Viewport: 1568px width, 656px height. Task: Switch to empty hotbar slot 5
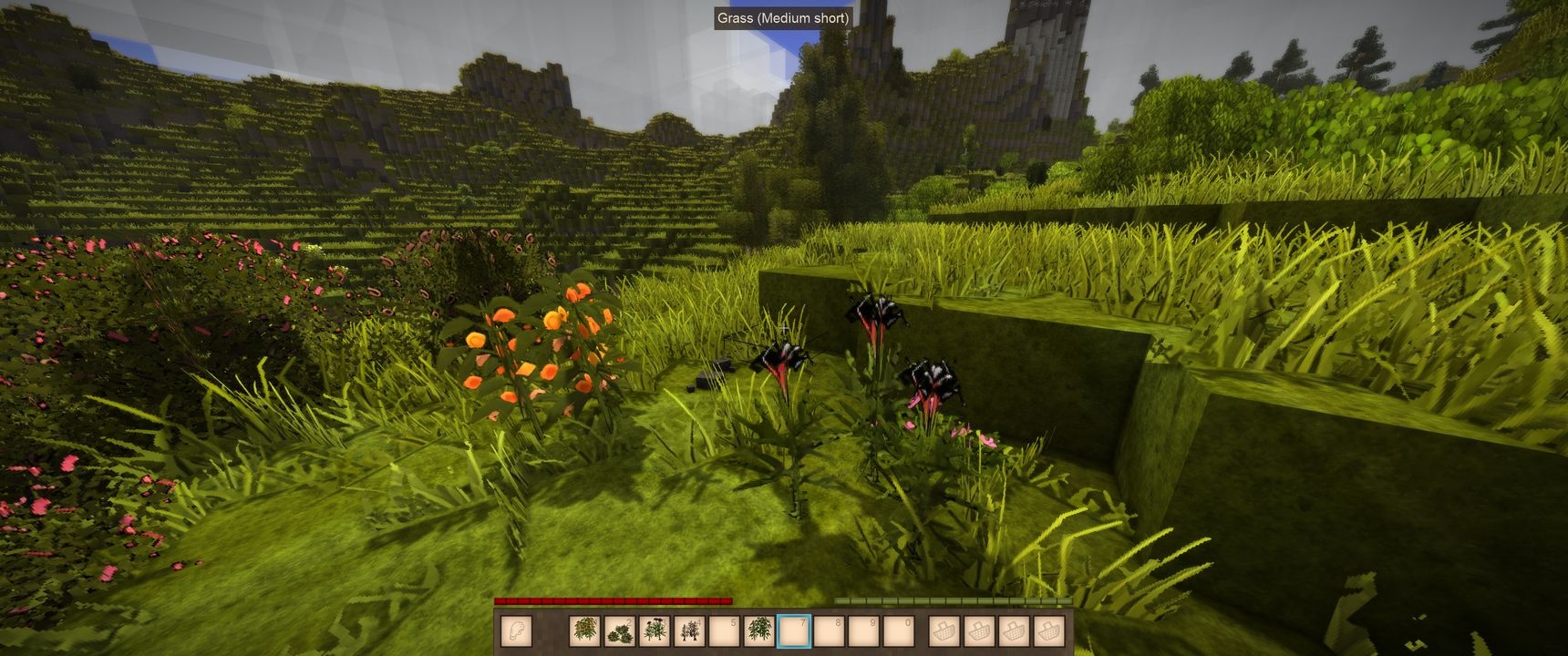pos(724,630)
